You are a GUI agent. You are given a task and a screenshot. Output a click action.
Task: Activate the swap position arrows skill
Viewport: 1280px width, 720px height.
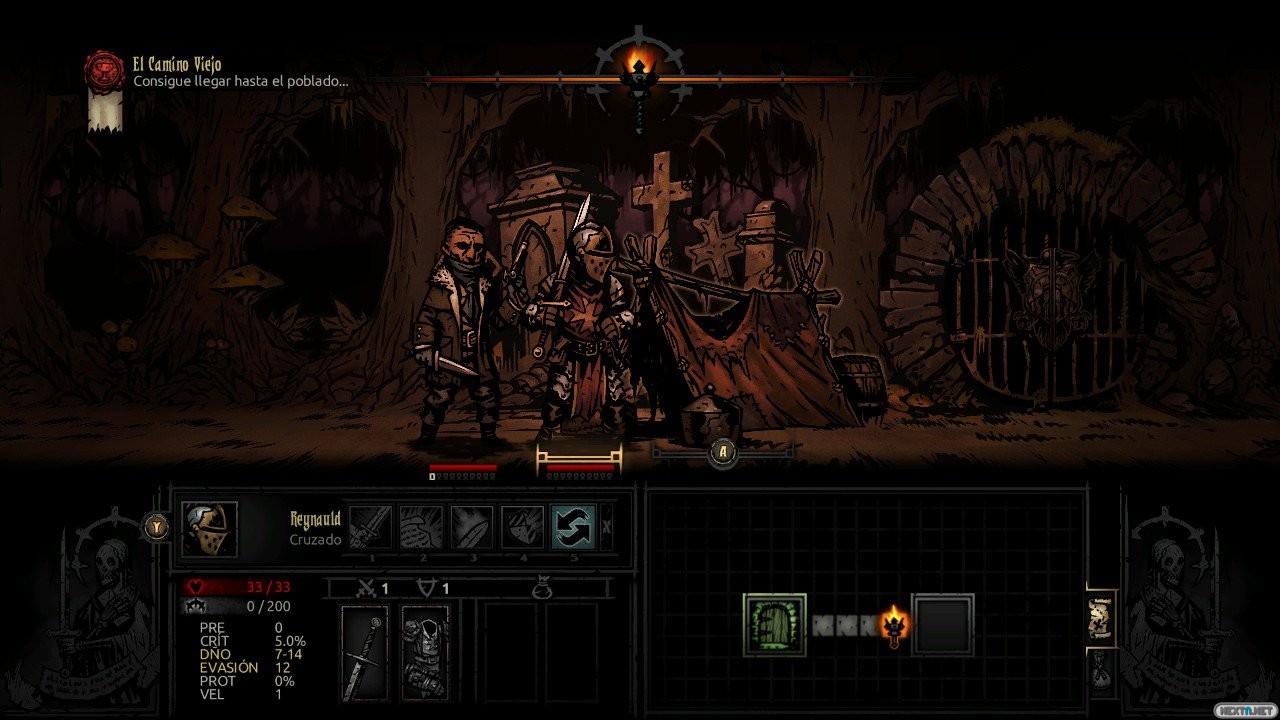(573, 527)
